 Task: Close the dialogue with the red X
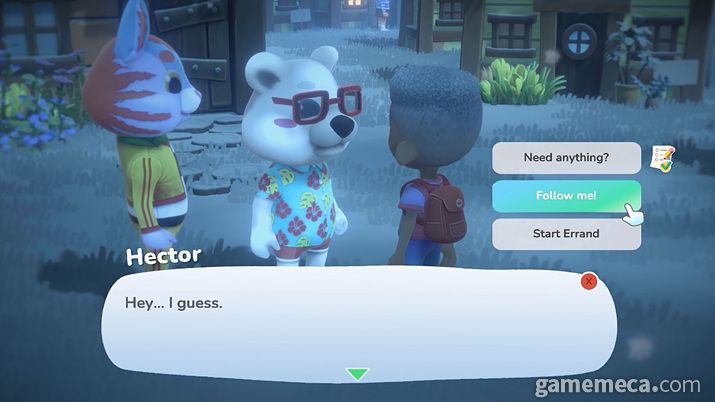pos(589,282)
